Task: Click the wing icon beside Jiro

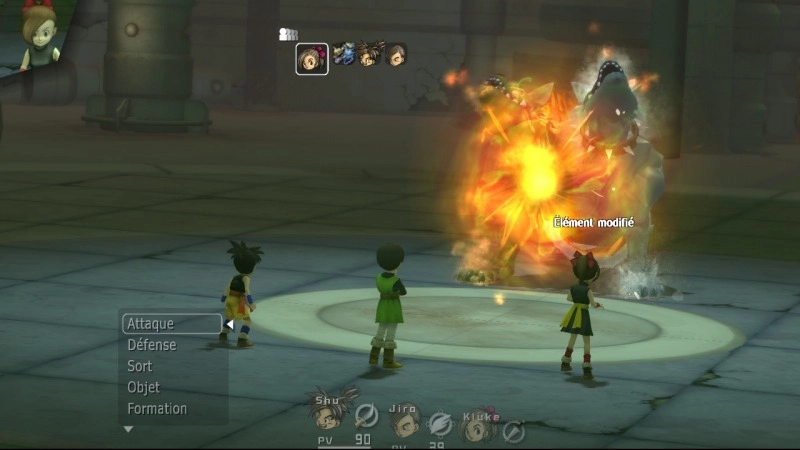Action: coord(440,425)
